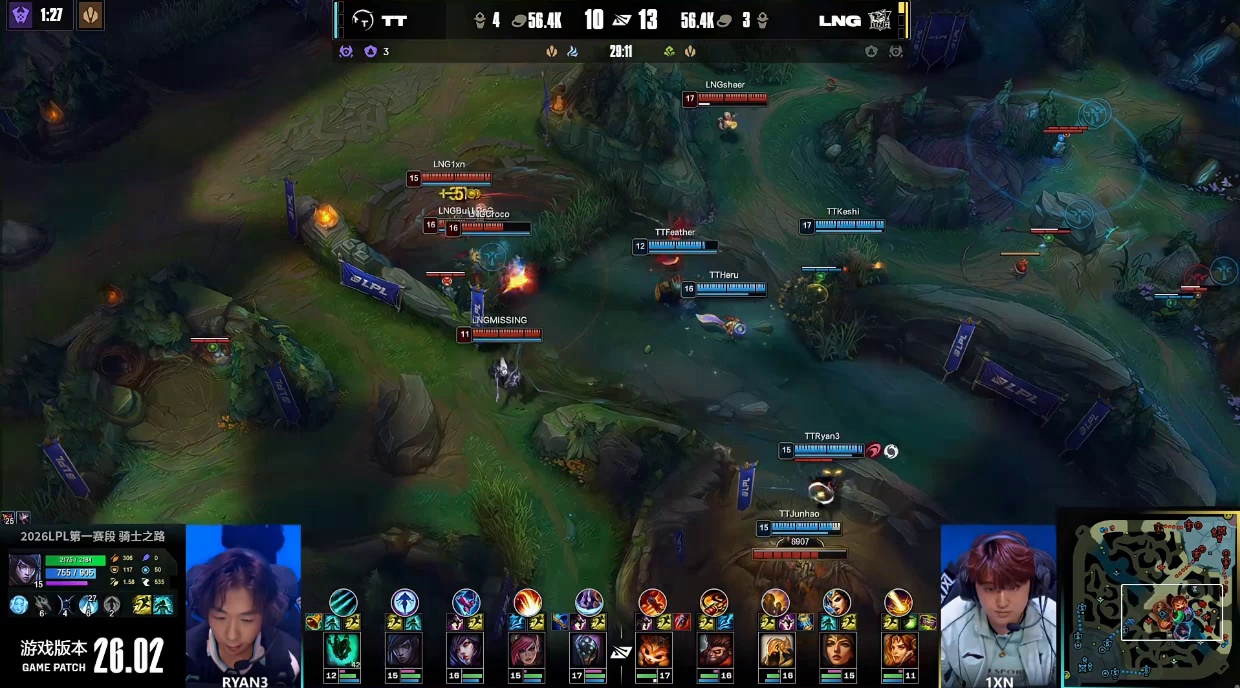Image resolution: width=1240 pixels, height=688 pixels.
Task: Open the 1XN player camera feed
Action: (x=998, y=600)
